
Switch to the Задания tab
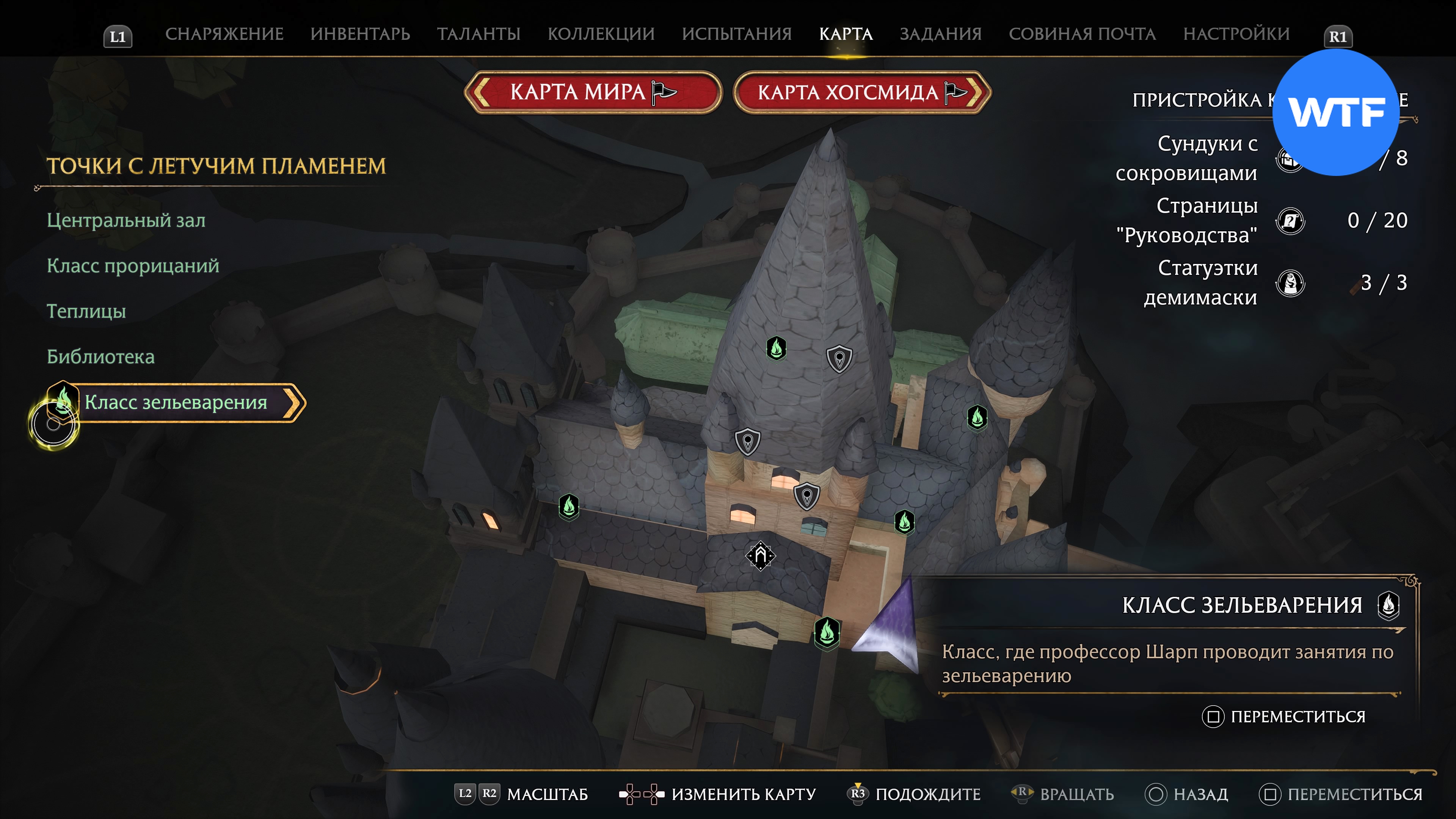(940, 34)
